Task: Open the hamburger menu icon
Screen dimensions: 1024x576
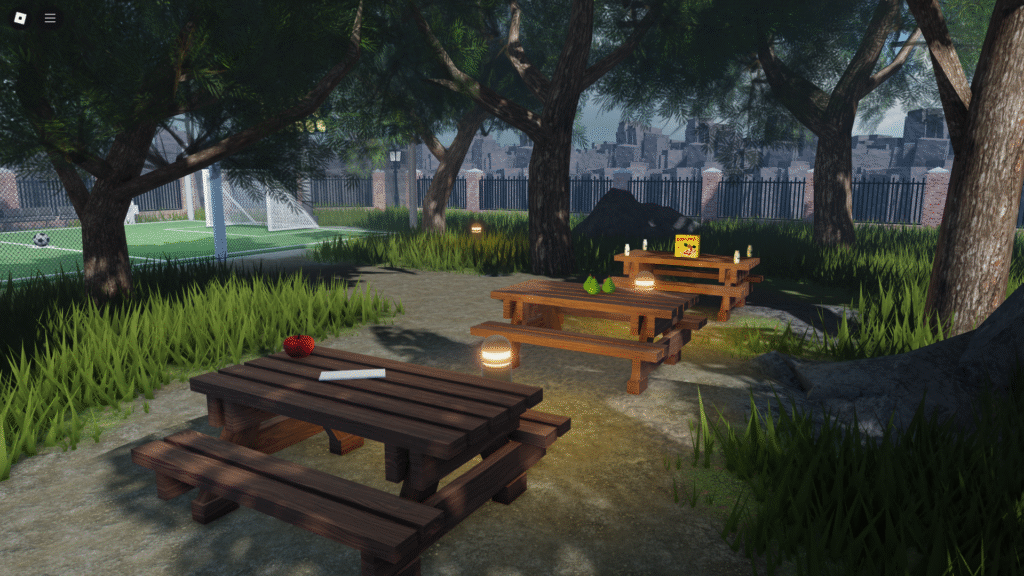Action: click(50, 18)
